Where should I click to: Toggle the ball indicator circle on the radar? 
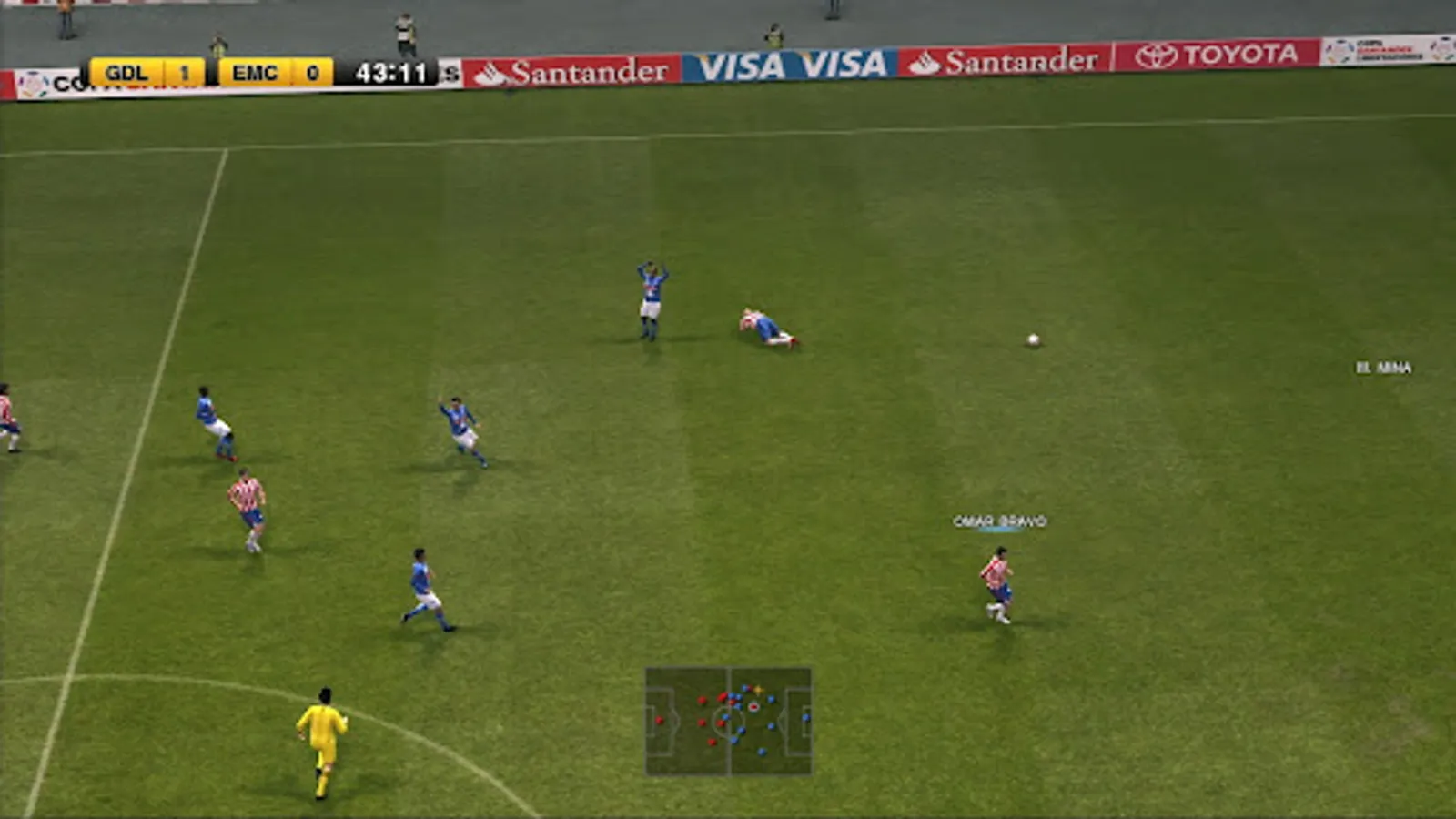(x=753, y=707)
